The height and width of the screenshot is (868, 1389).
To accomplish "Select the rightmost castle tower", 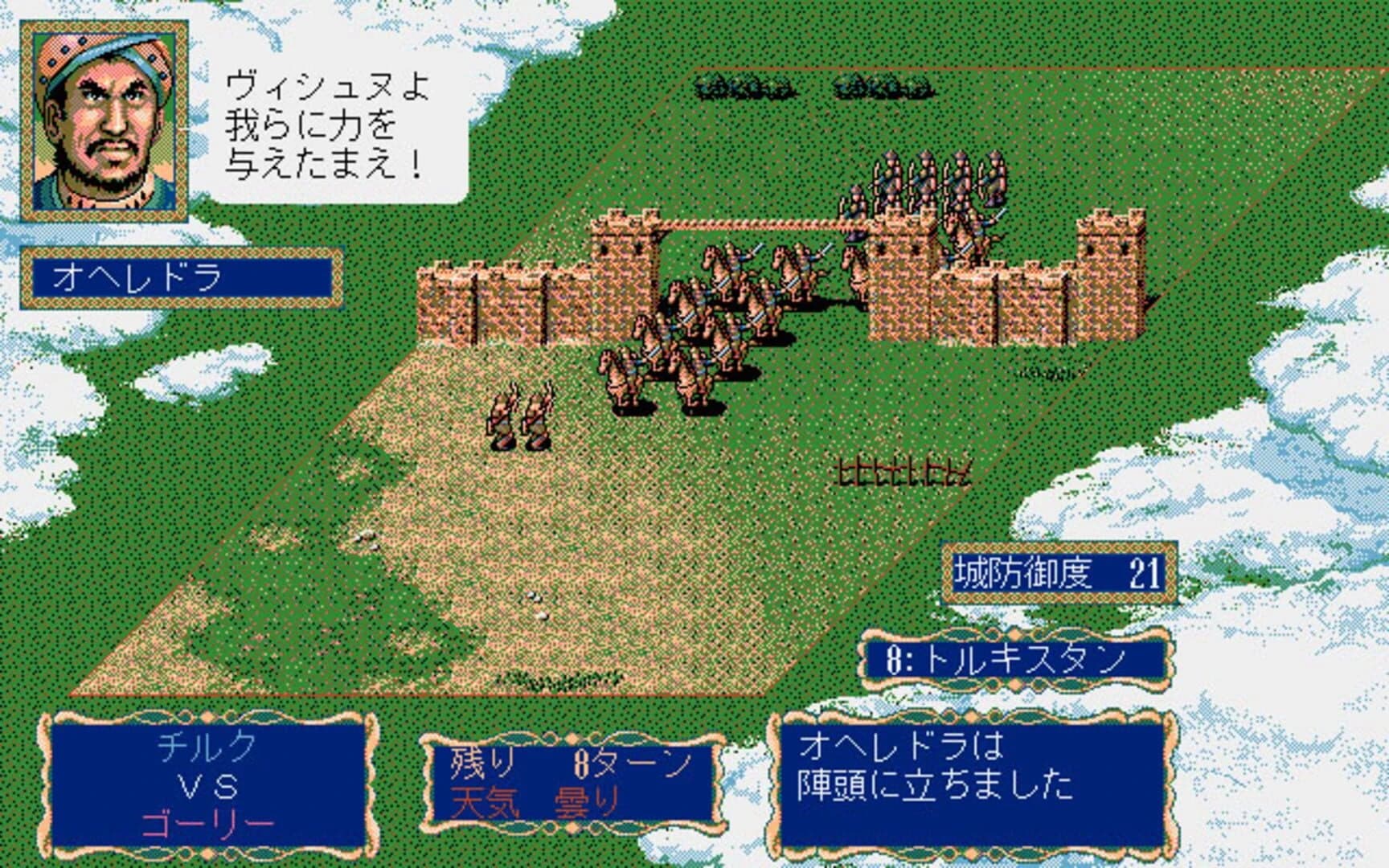I will point(1109,265).
